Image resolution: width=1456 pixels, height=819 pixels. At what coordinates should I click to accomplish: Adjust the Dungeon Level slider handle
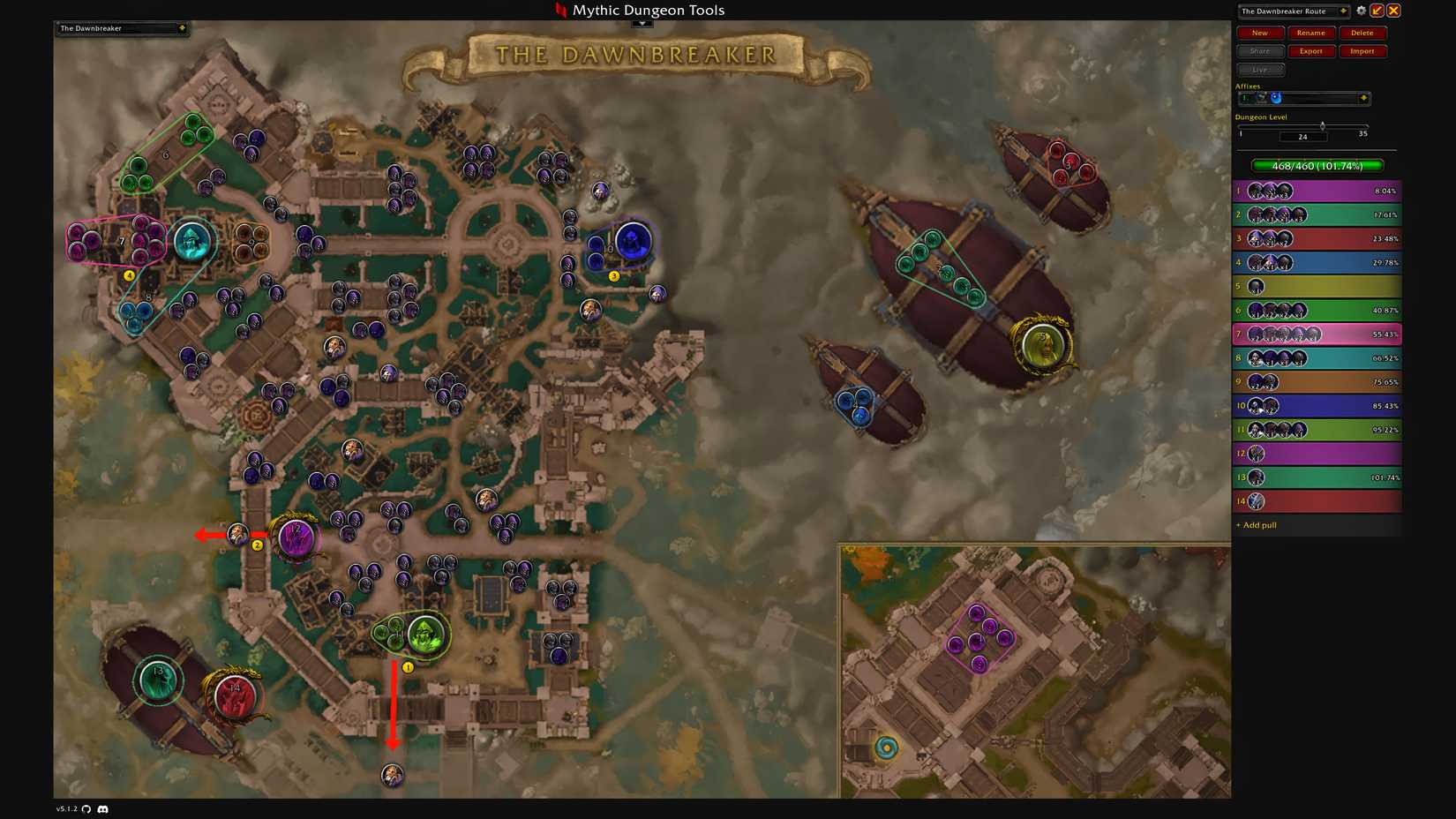tap(1324, 124)
